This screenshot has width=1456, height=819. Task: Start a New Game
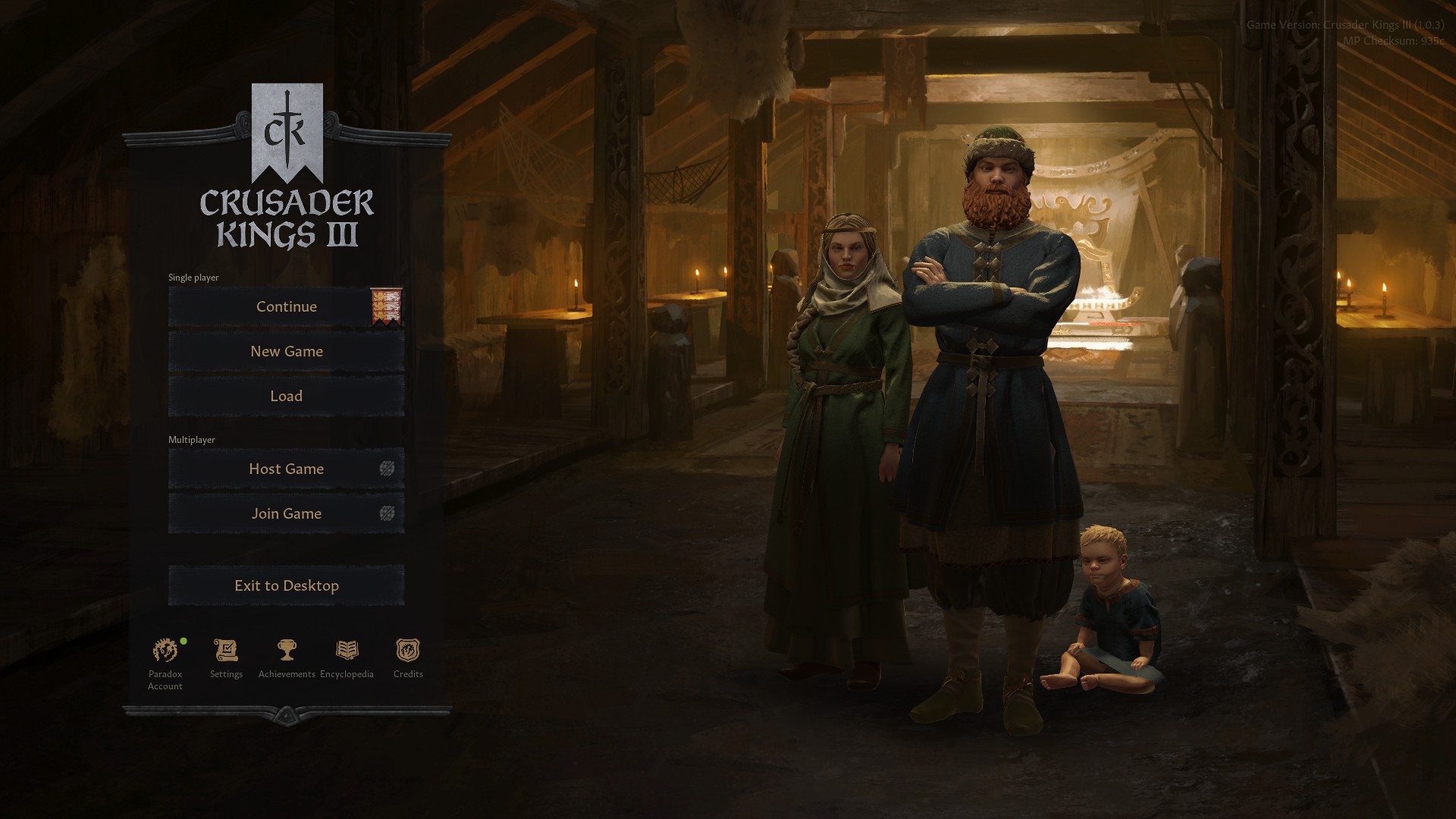click(286, 352)
